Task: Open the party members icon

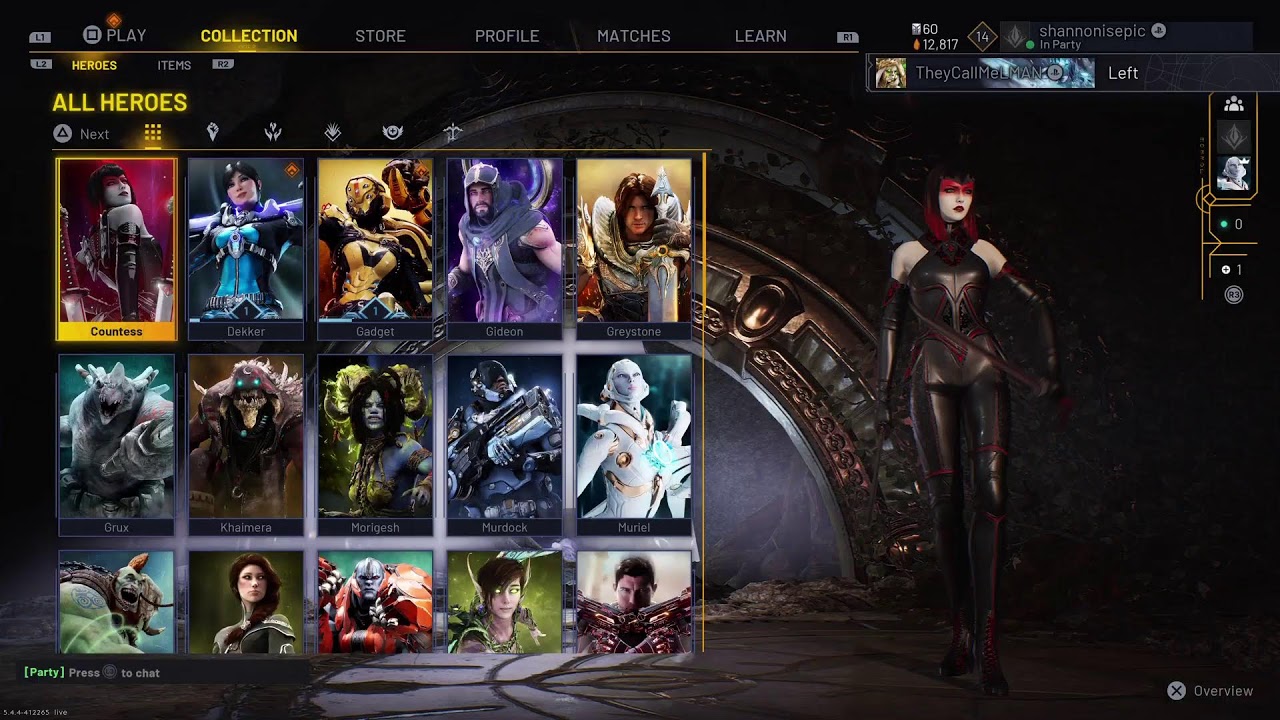Action: pos(1234,105)
